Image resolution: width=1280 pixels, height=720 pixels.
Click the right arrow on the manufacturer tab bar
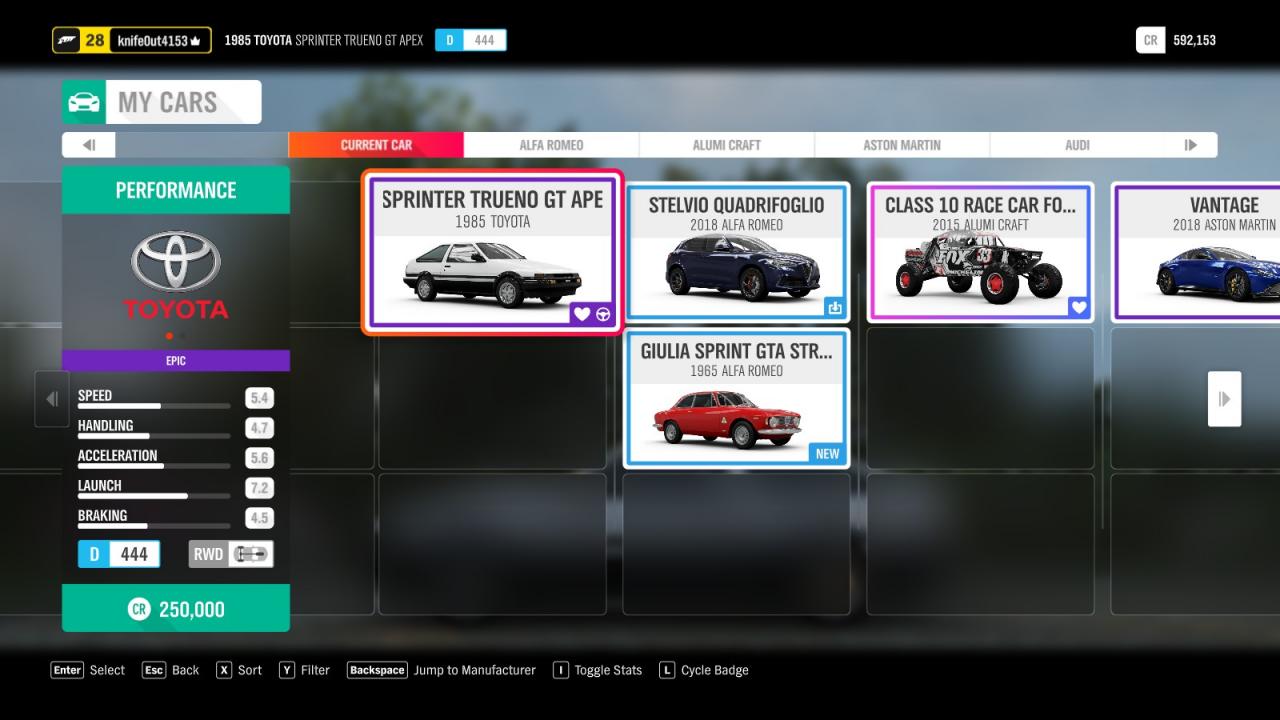[1190, 145]
